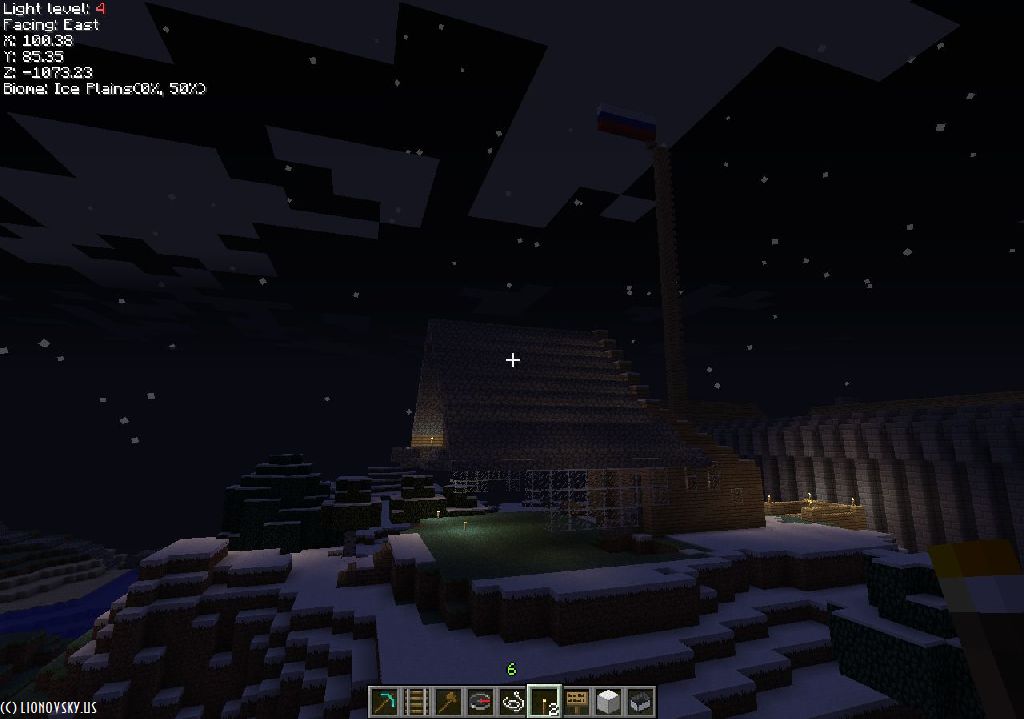Select the rail tracks hotbar slot
The width and height of the screenshot is (1024, 719).
click(x=416, y=701)
